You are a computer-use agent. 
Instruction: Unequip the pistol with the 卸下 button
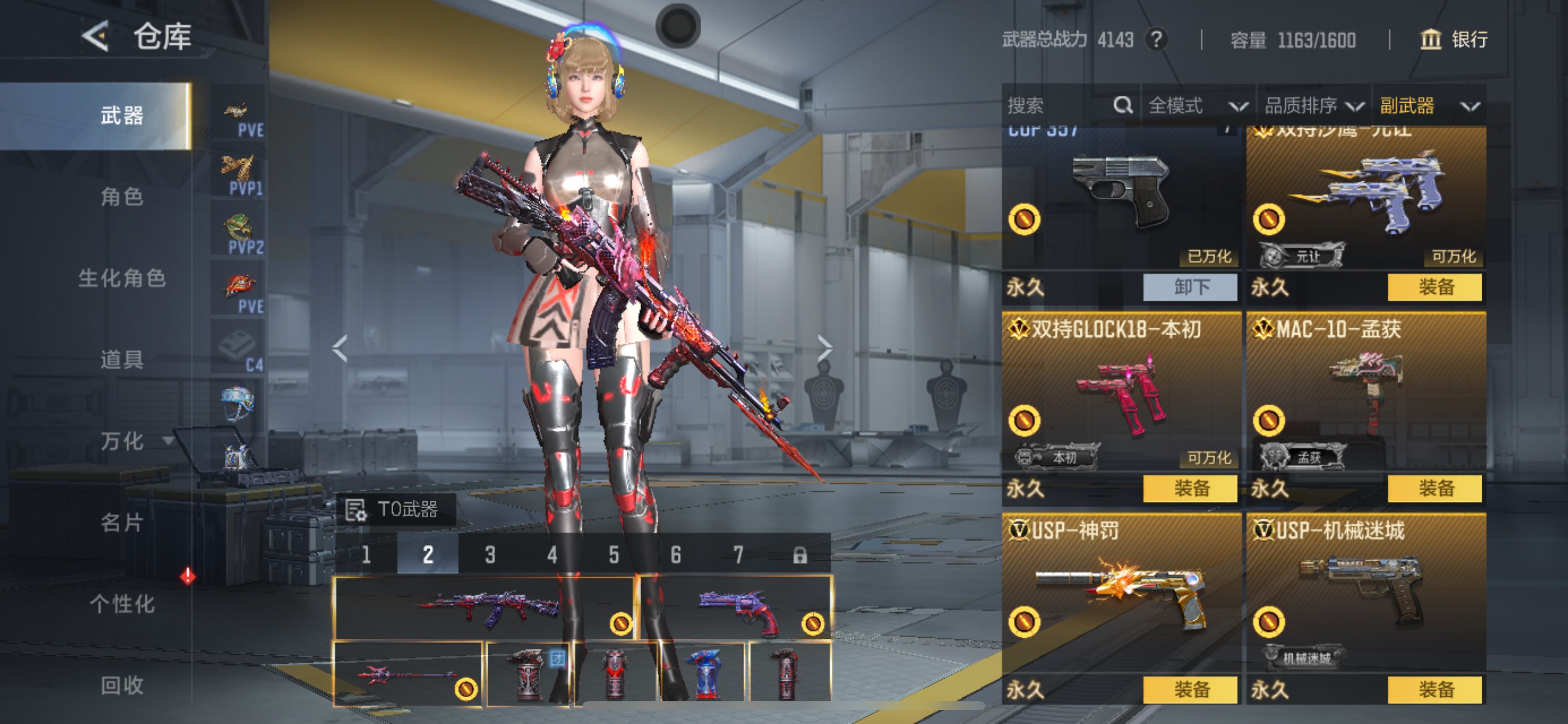click(1190, 287)
